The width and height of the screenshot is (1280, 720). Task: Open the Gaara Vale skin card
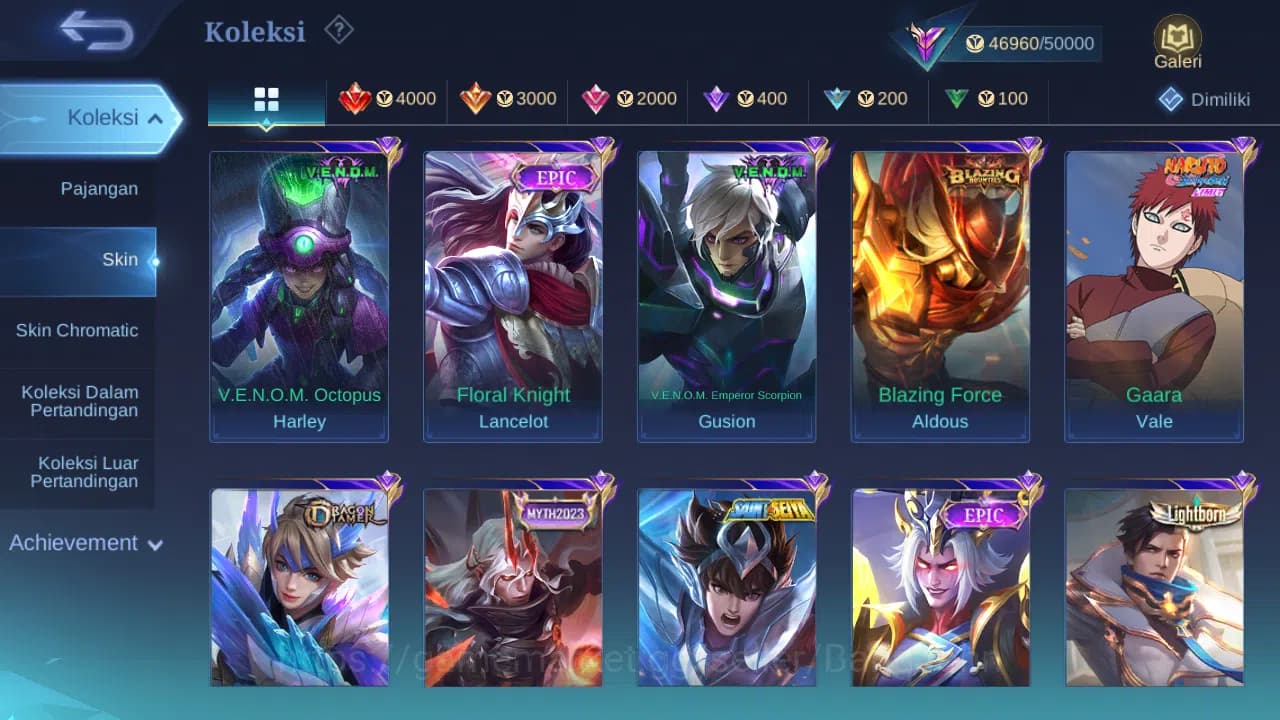(x=1154, y=290)
